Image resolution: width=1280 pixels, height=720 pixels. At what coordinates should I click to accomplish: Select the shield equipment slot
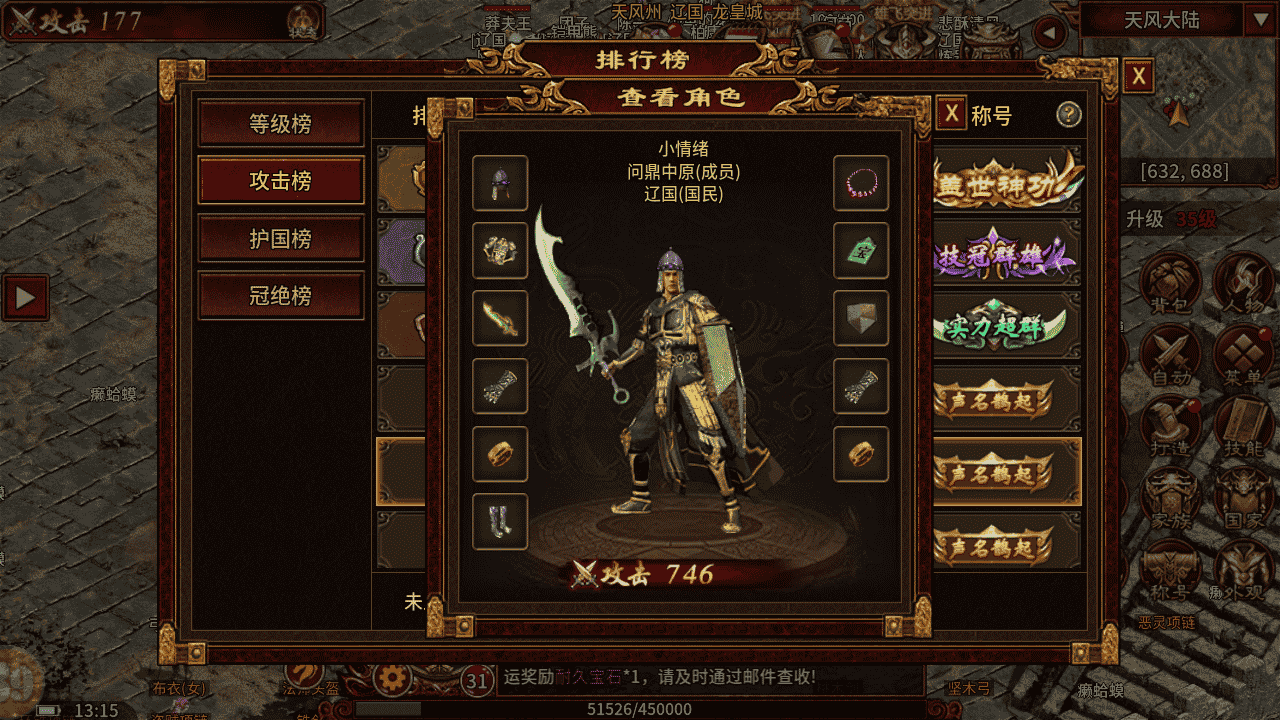click(861, 318)
